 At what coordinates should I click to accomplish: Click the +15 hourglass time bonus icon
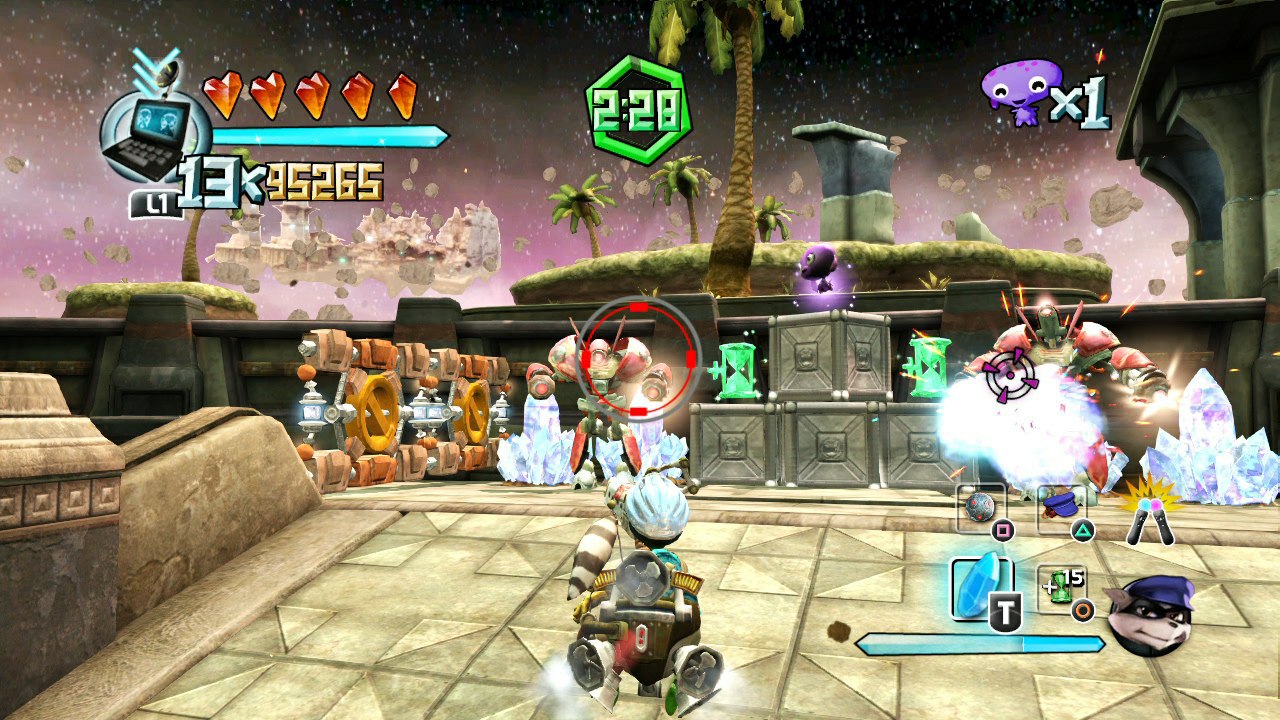click(x=1060, y=585)
